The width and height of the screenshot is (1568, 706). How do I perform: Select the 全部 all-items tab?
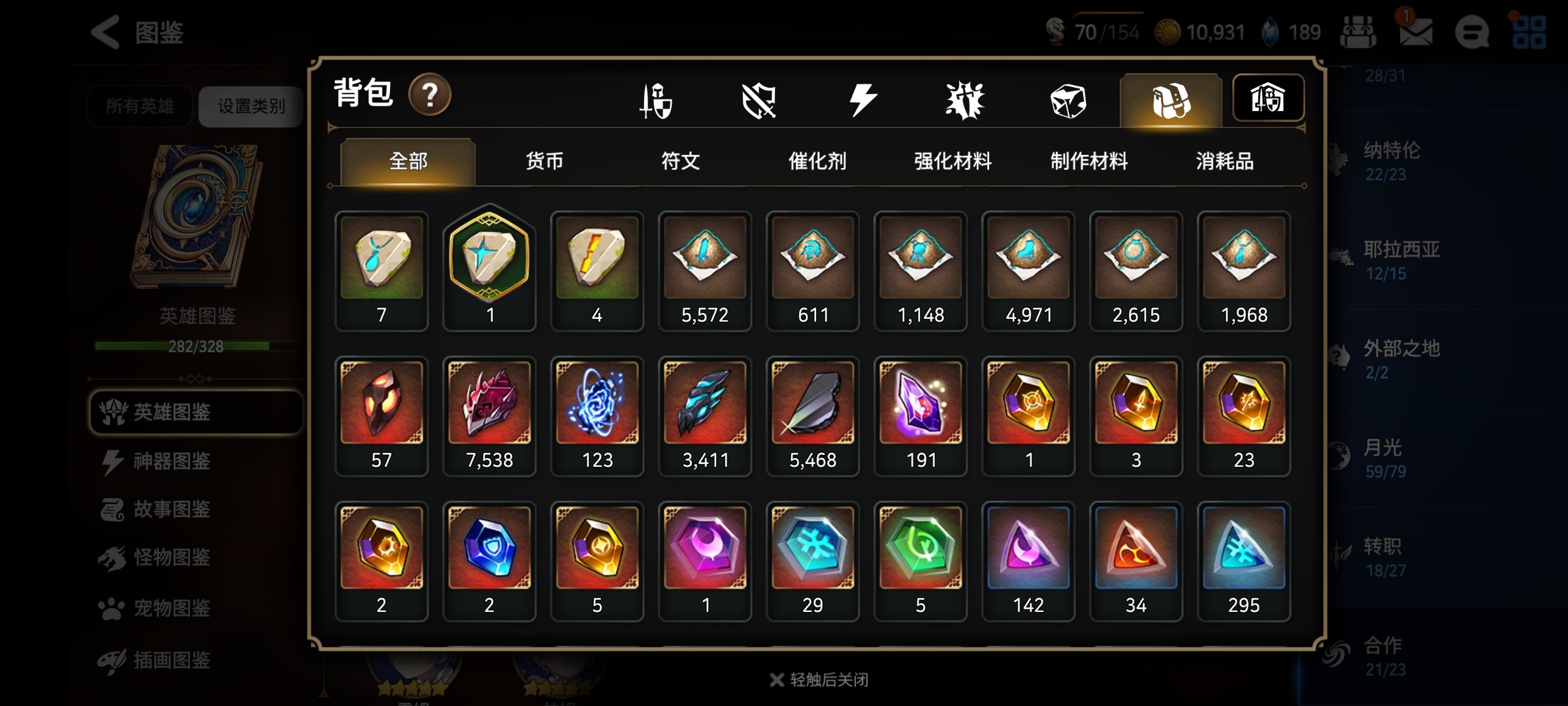[408, 161]
